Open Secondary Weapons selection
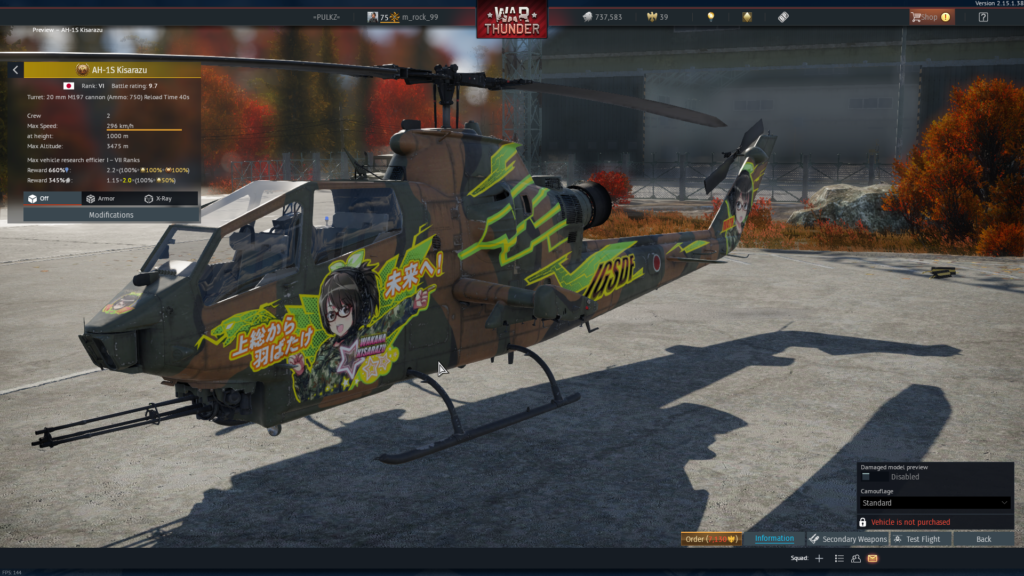Viewport: 1024px width, 576px height. pyautogui.click(x=848, y=539)
